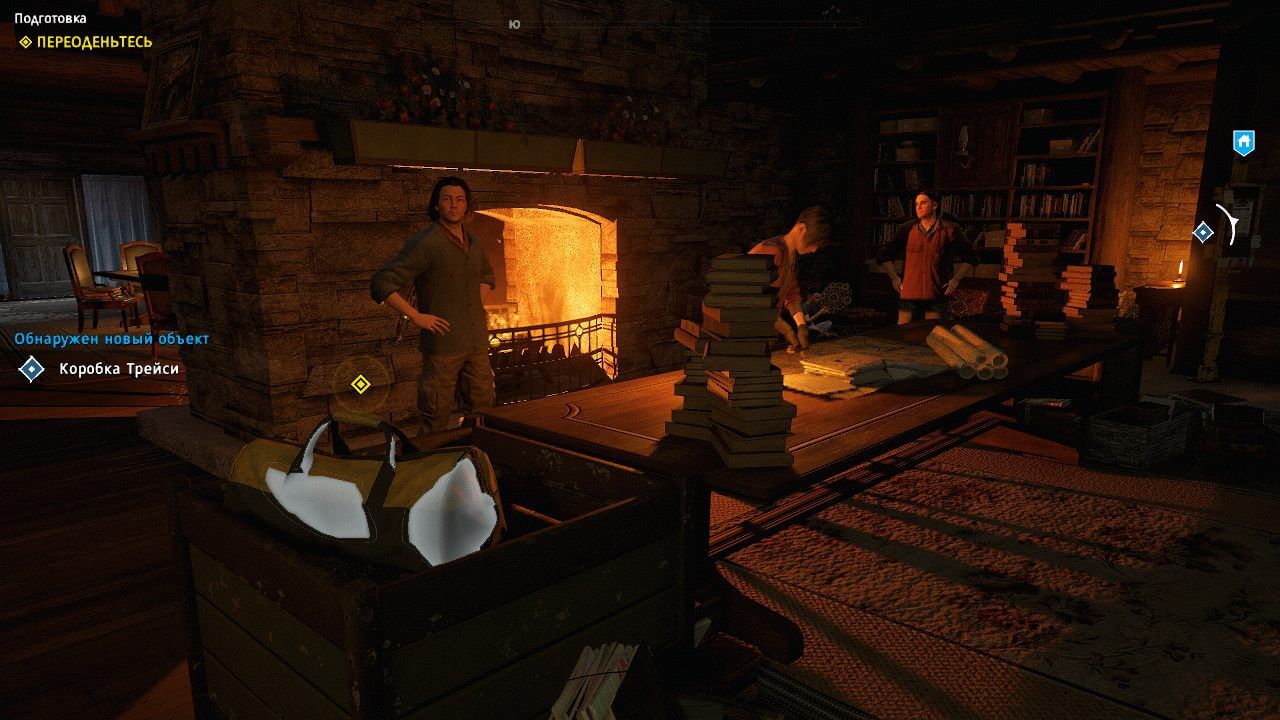Select the blue house waypoint icon

(1243, 142)
